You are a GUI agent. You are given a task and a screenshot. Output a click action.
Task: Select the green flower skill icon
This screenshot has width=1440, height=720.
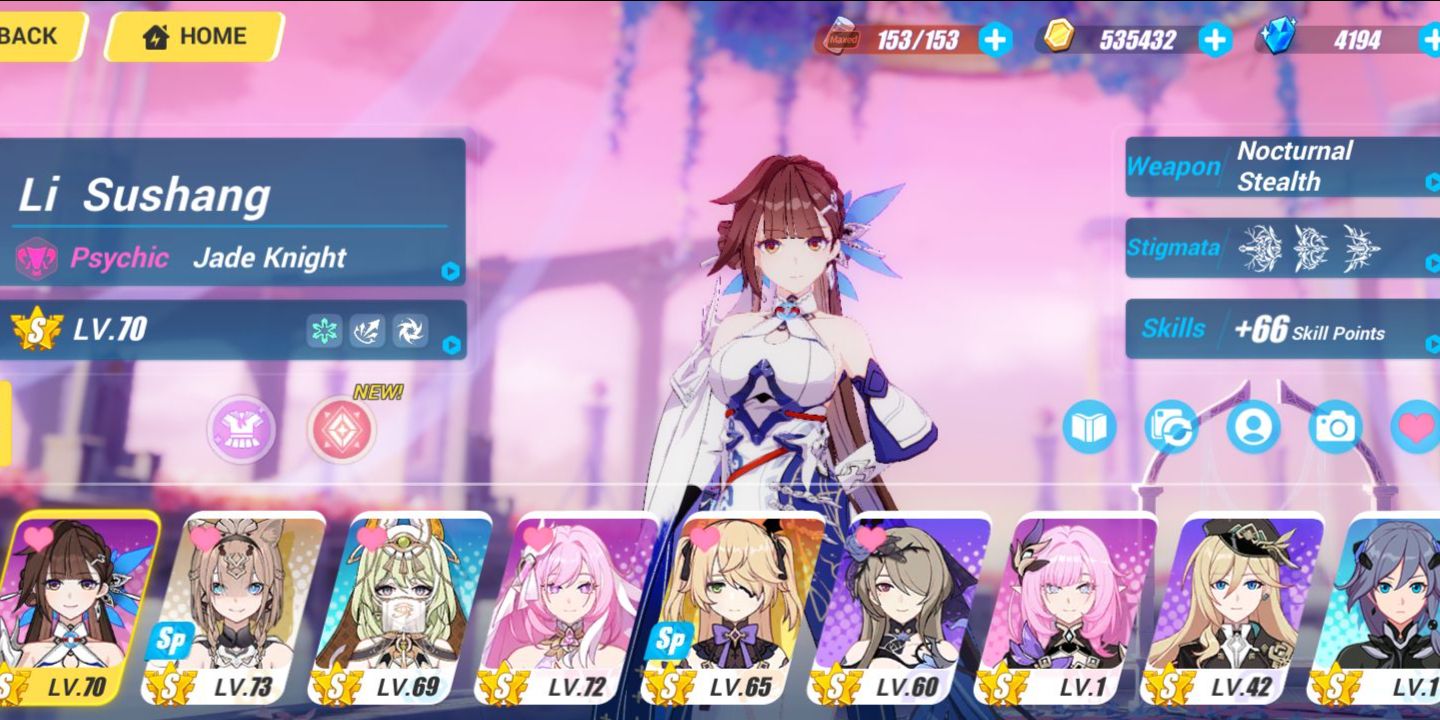[323, 330]
